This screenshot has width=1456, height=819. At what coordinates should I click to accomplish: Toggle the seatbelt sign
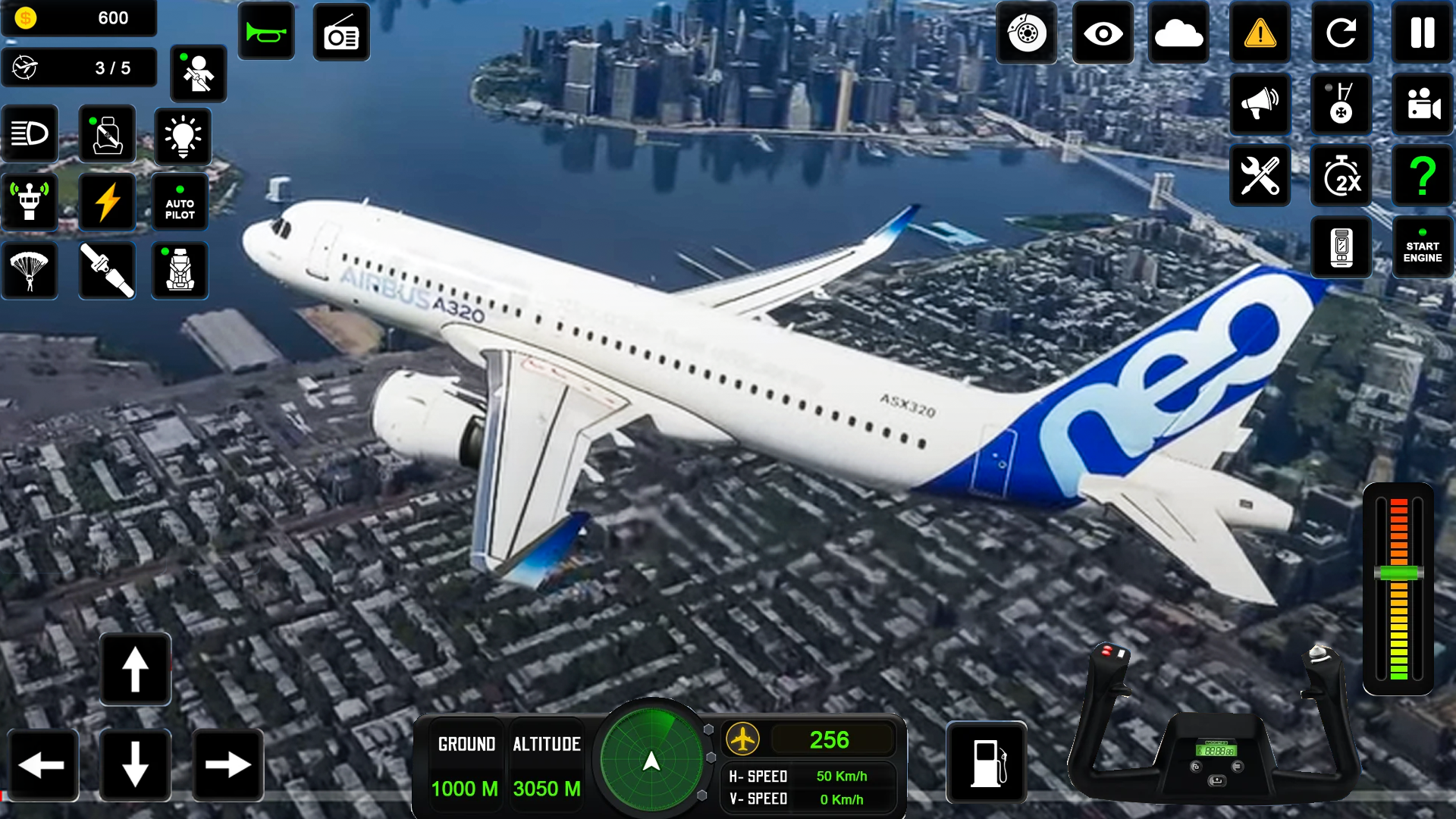tap(106, 133)
